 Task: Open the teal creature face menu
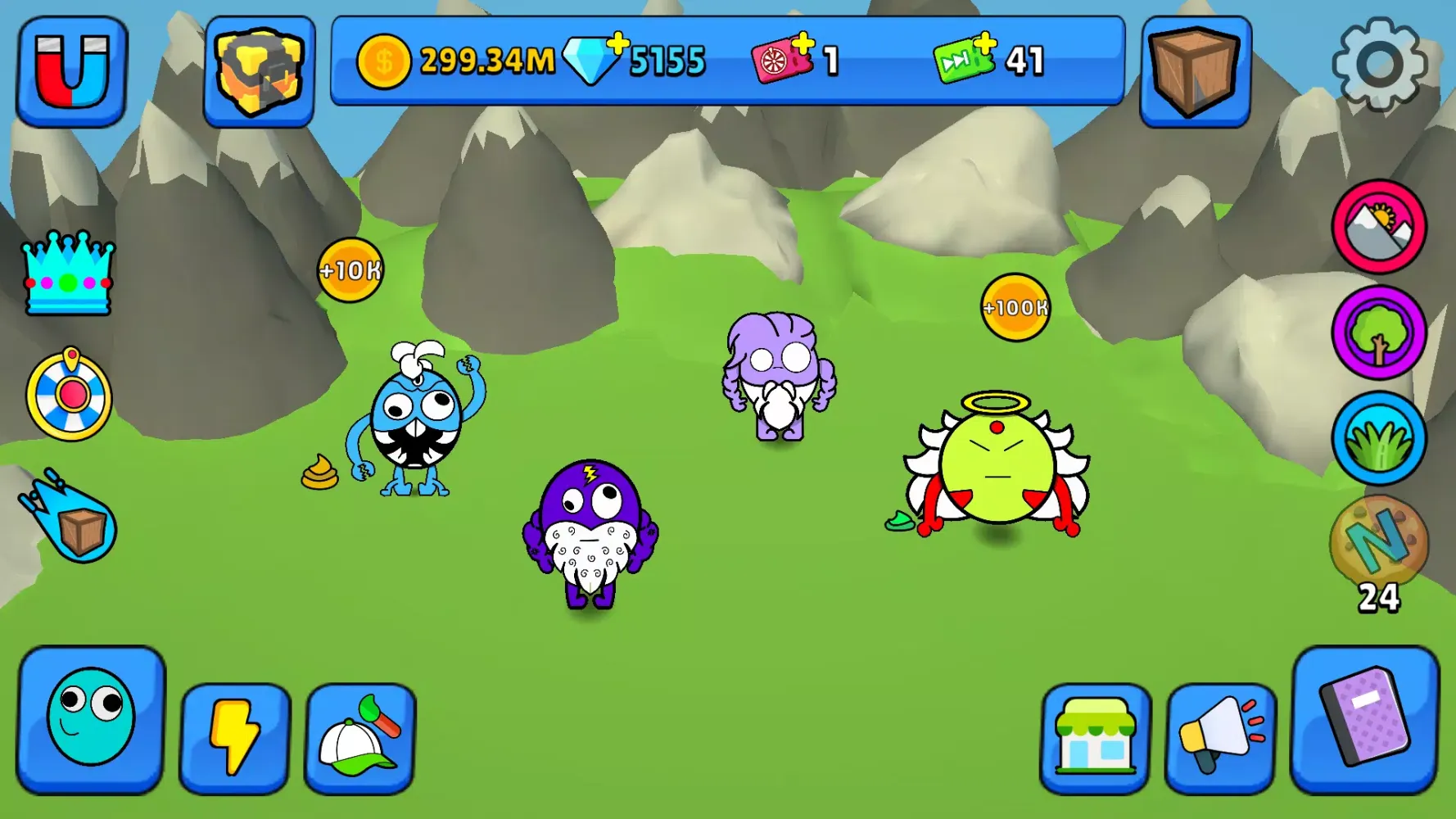[x=91, y=719]
